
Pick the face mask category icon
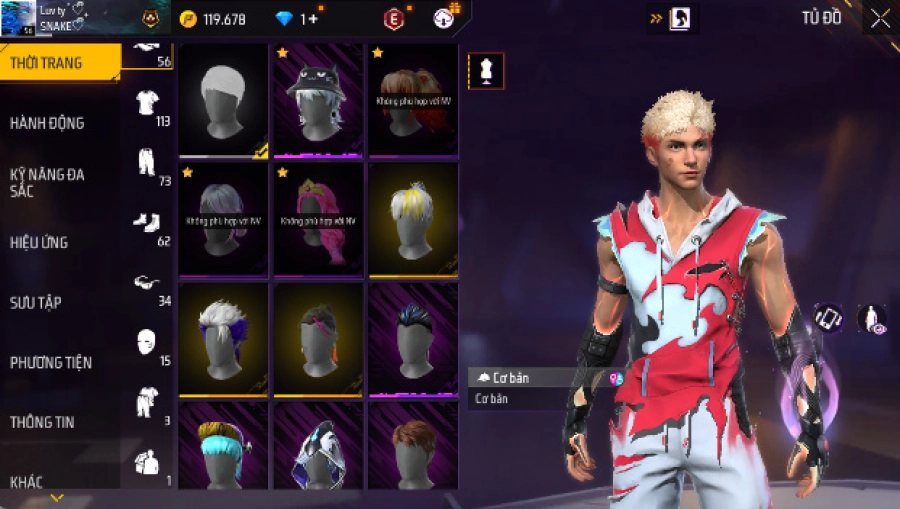tap(148, 342)
